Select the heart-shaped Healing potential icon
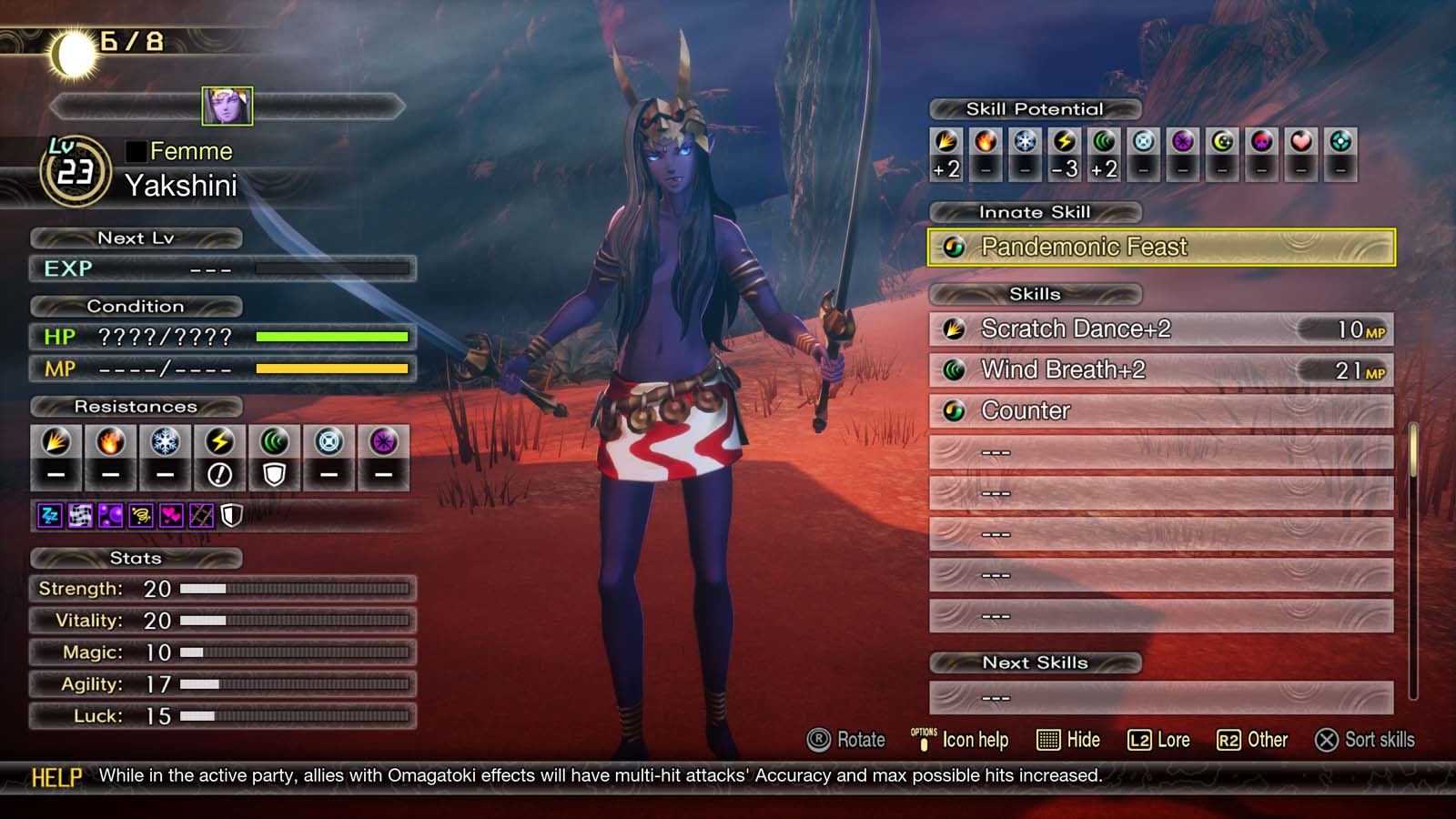The image size is (1456, 819). (1301, 144)
